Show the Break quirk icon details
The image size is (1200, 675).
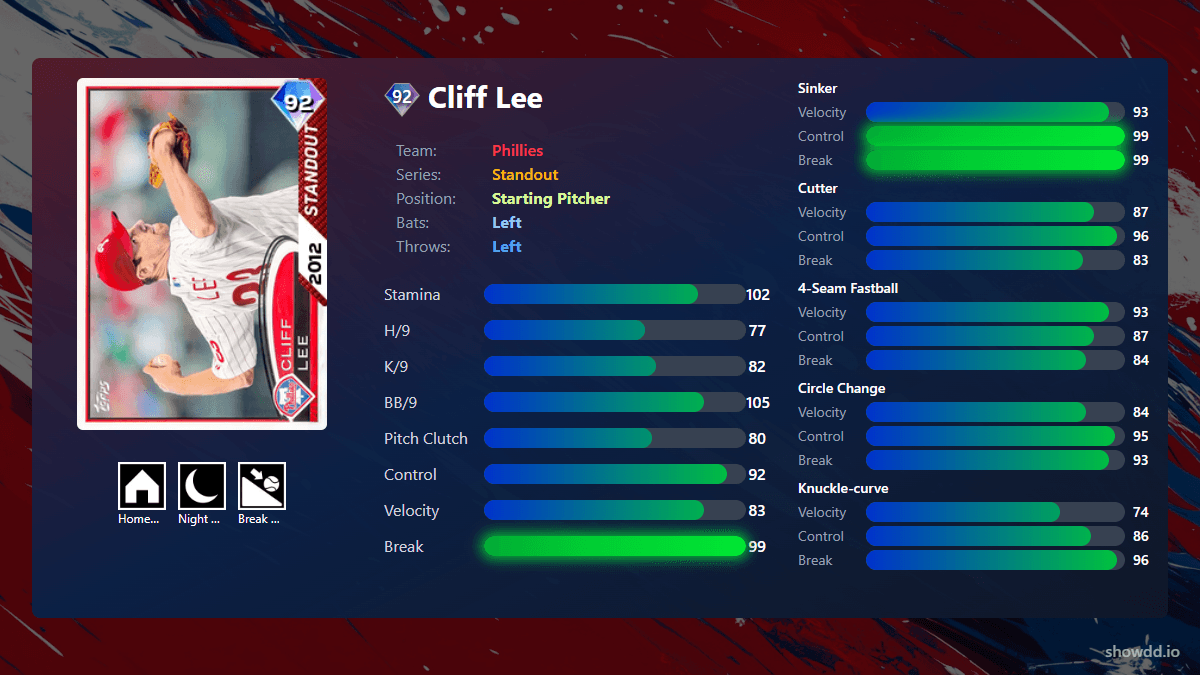pos(262,486)
